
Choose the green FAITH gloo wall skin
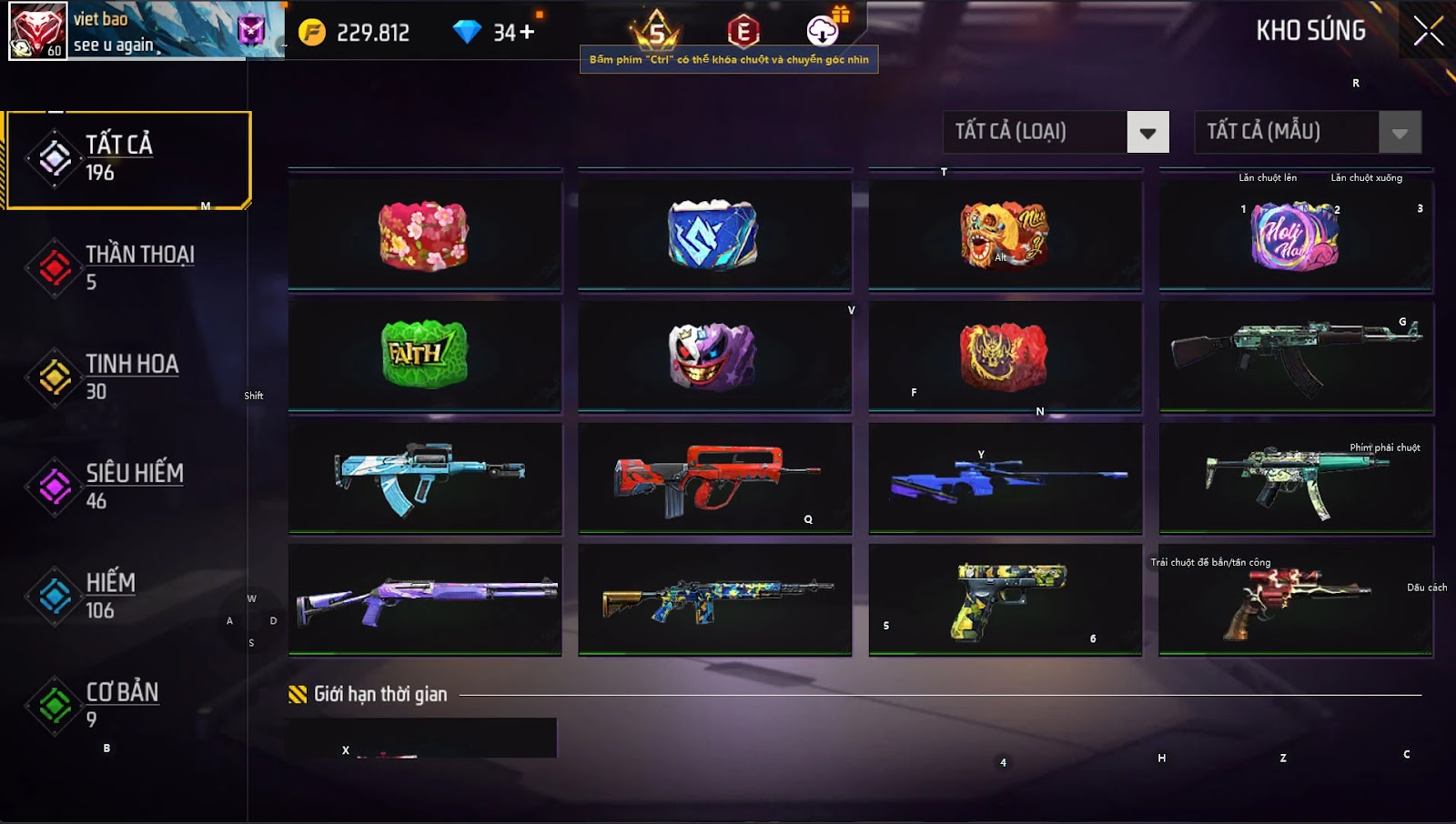[x=424, y=355]
